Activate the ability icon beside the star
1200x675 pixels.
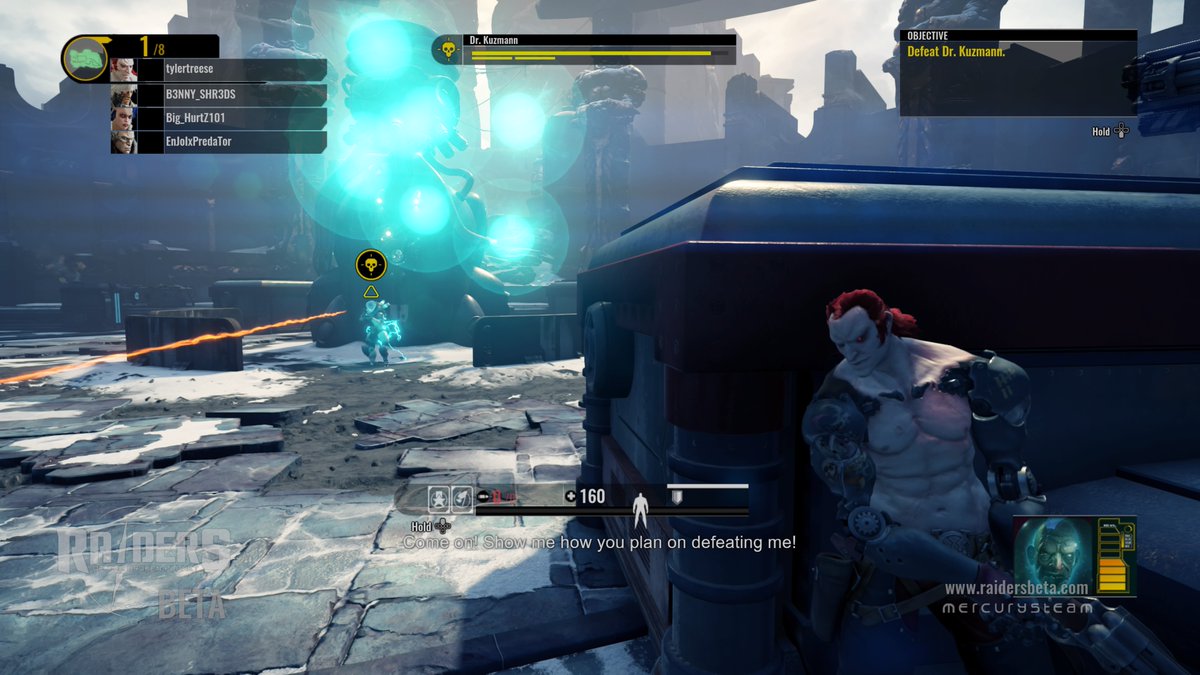coord(462,498)
